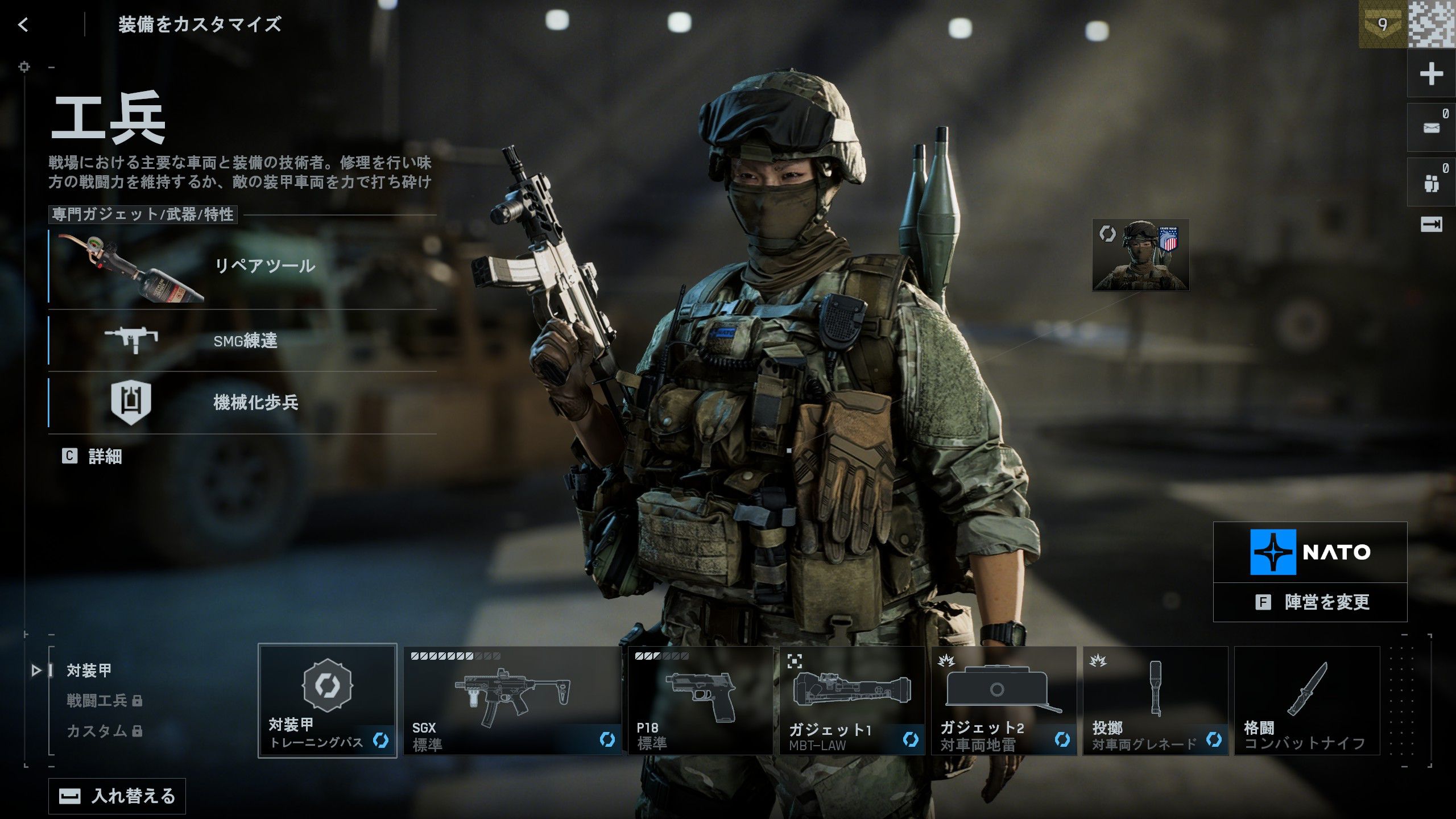Click the plus button in the sidebar
1456x819 pixels.
[x=1431, y=74]
